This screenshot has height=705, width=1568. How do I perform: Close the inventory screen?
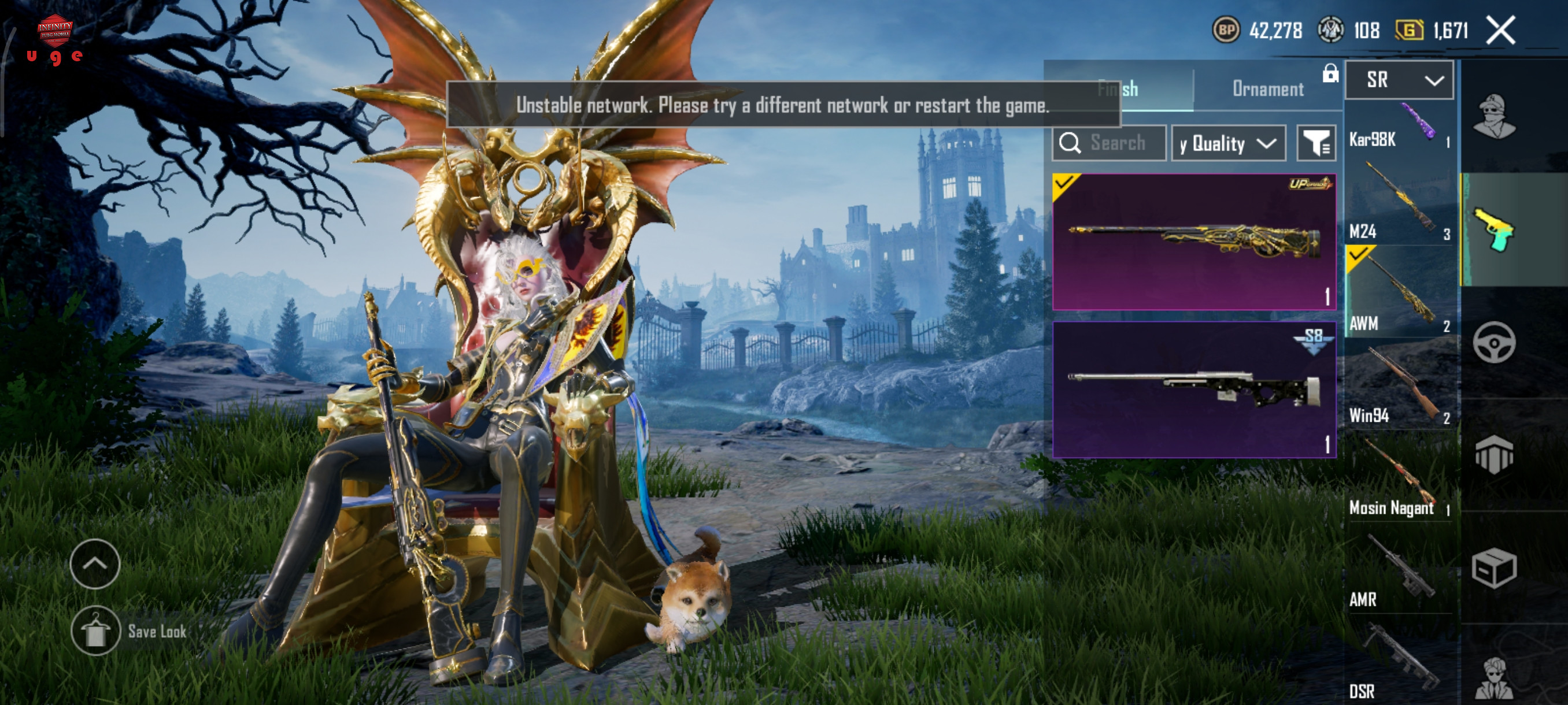pos(1500,31)
